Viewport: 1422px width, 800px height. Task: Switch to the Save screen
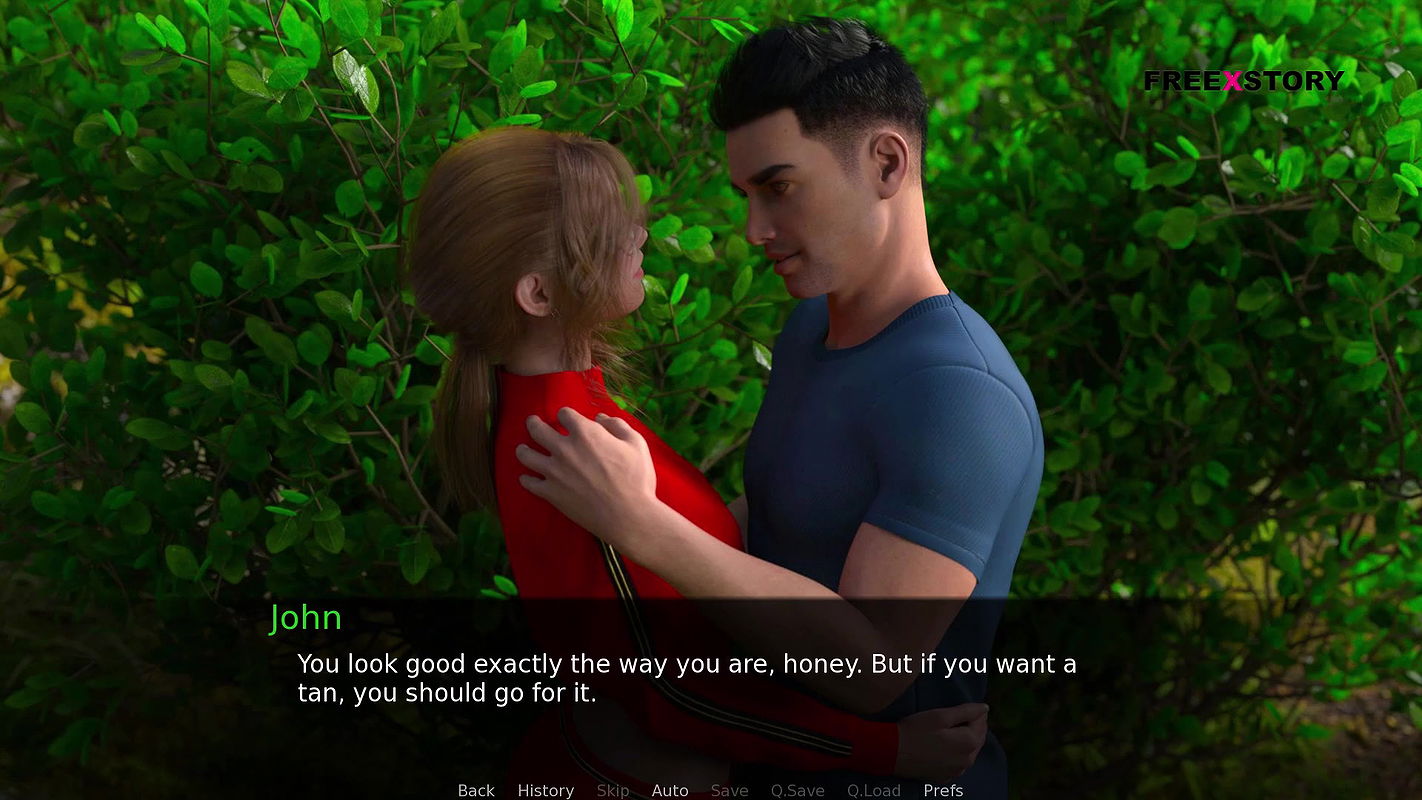coord(729,790)
